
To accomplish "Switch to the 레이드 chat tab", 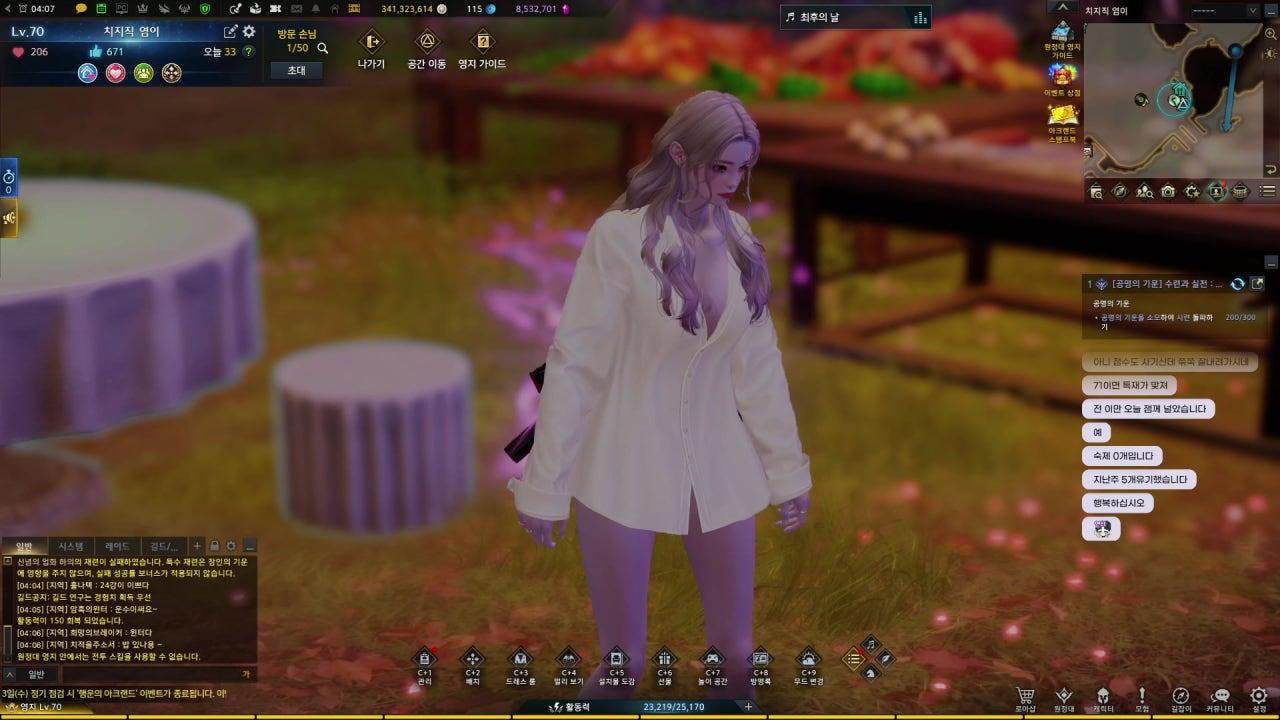I will (117, 546).
